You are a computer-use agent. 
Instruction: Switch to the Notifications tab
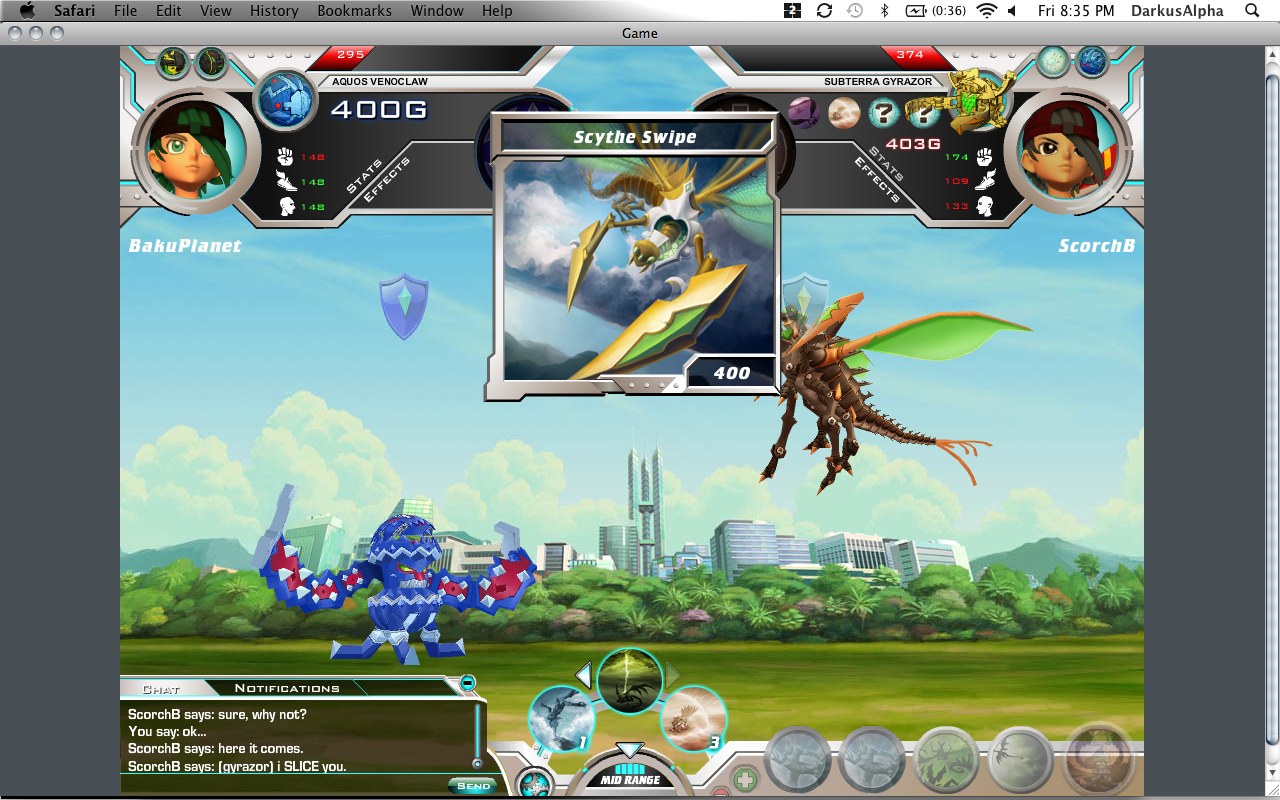click(287, 688)
